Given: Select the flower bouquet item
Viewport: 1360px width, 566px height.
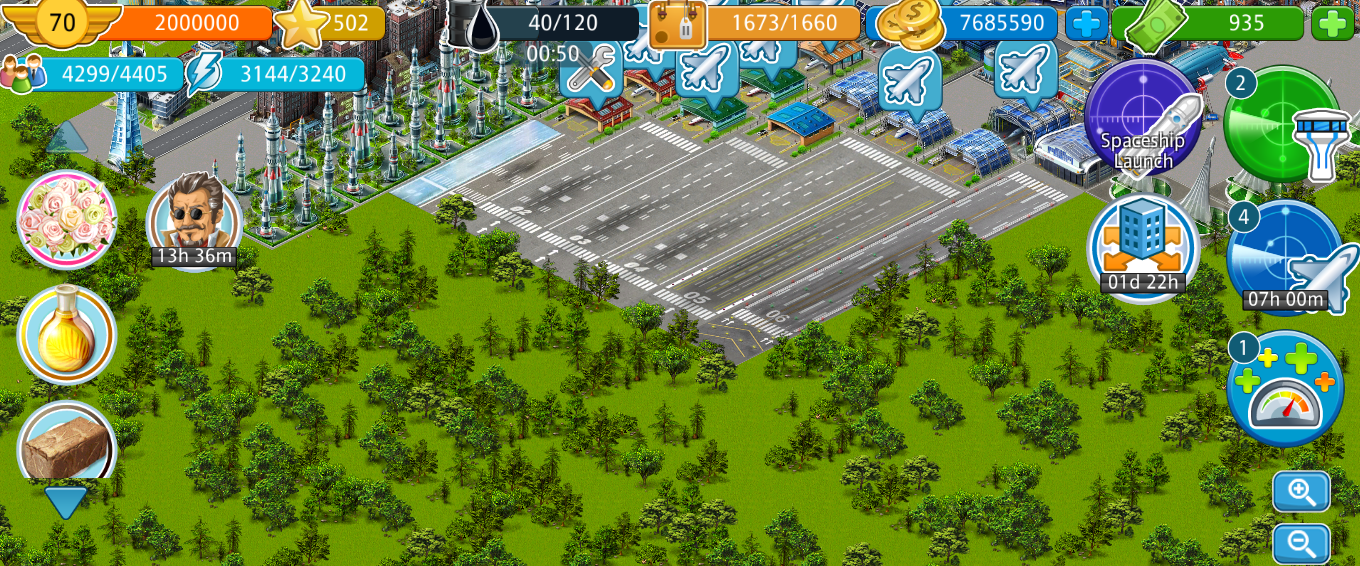Looking at the screenshot, I should (x=67, y=219).
